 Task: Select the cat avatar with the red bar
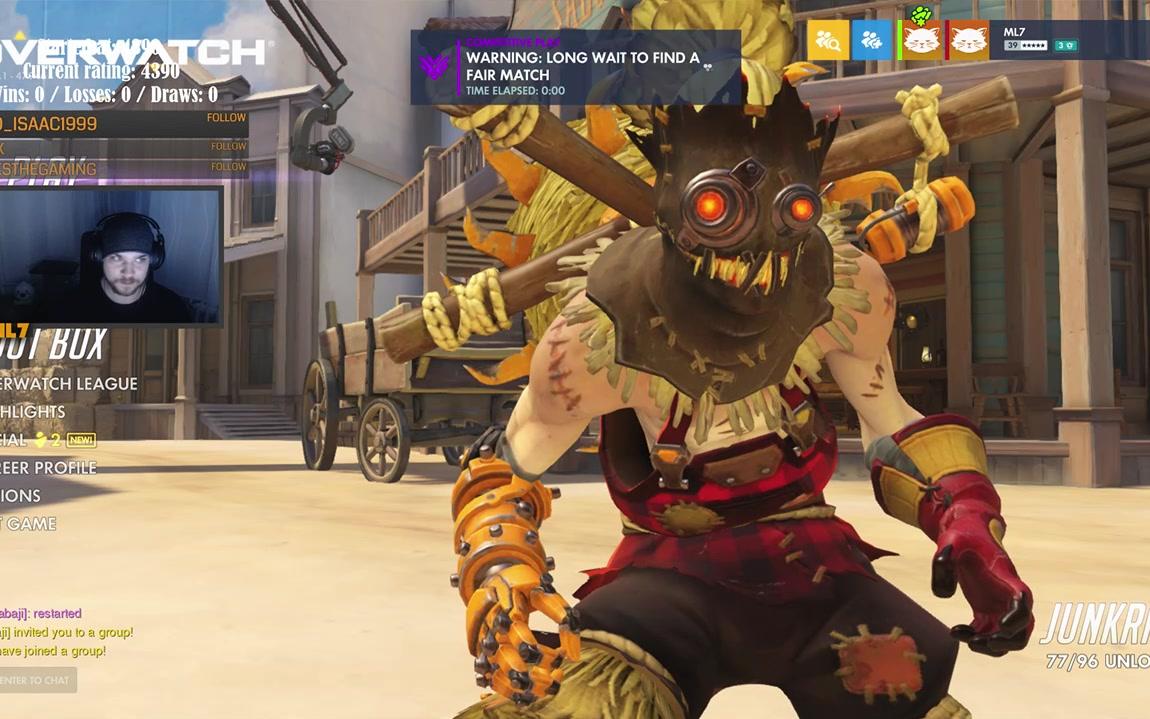click(968, 41)
